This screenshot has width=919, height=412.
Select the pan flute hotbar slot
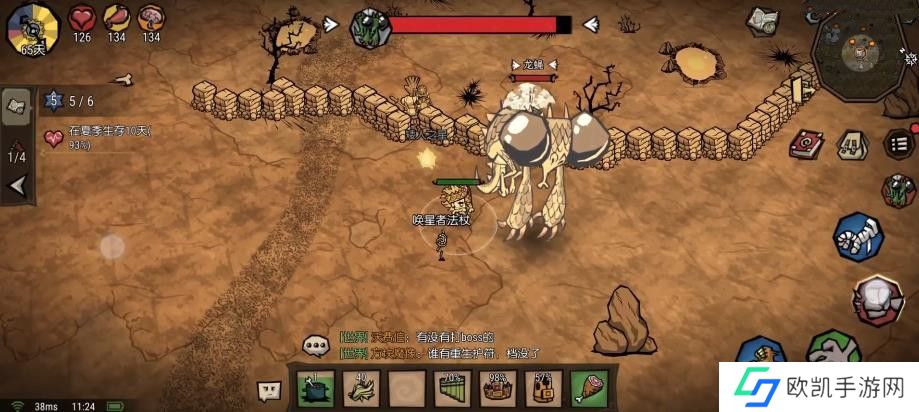[453, 388]
